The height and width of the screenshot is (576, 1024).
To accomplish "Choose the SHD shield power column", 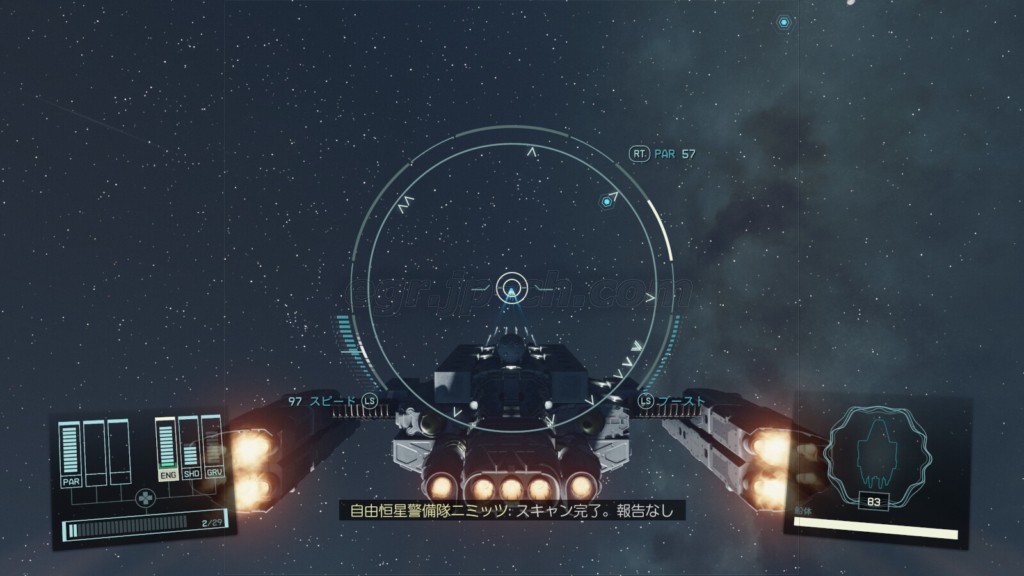I will coord(191,445).
